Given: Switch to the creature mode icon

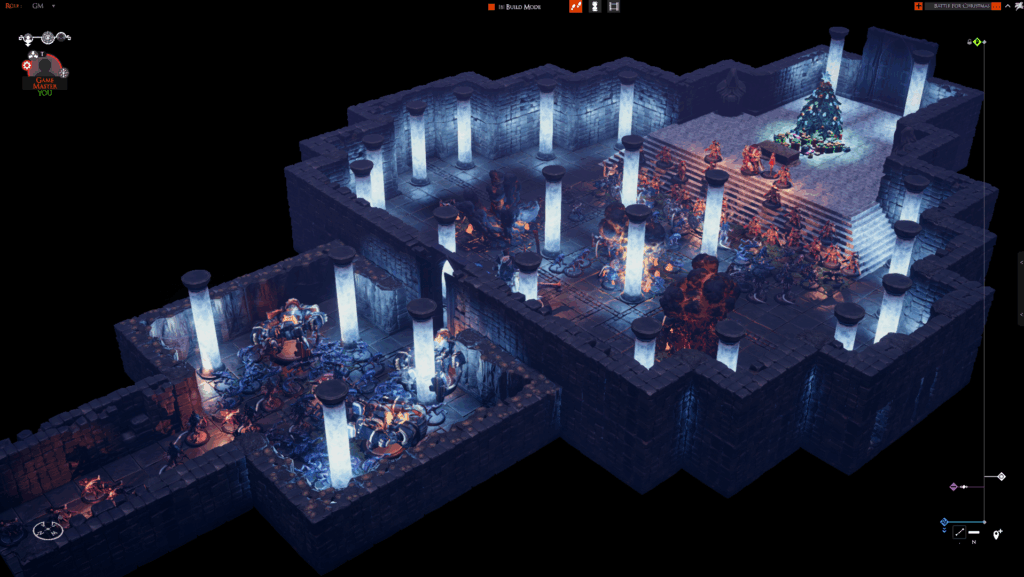Looking at the screenshot, I should click(x=595, y=7).
